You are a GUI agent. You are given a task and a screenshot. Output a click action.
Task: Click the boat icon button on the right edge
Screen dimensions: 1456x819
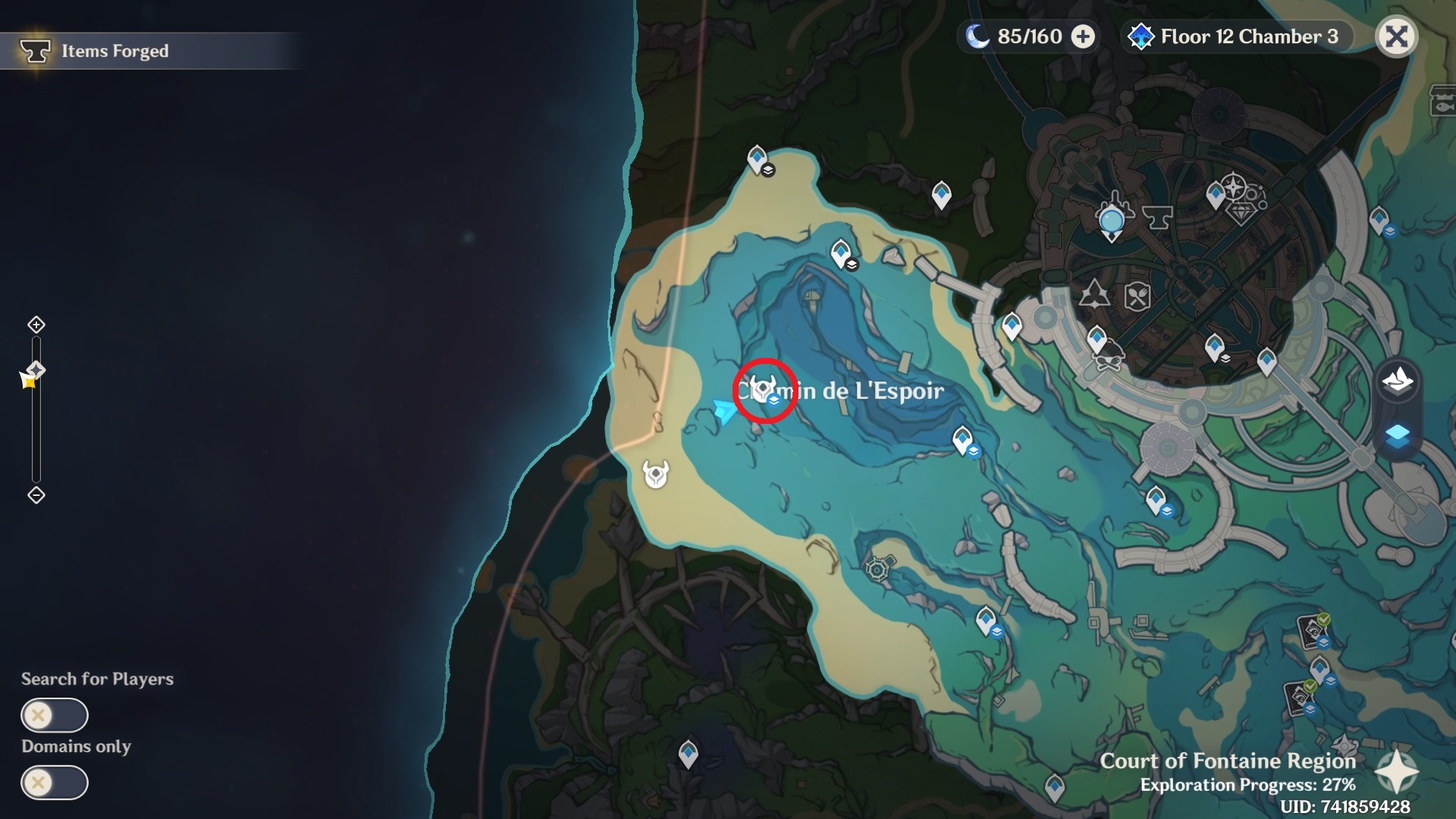[x=1397, y=379]
